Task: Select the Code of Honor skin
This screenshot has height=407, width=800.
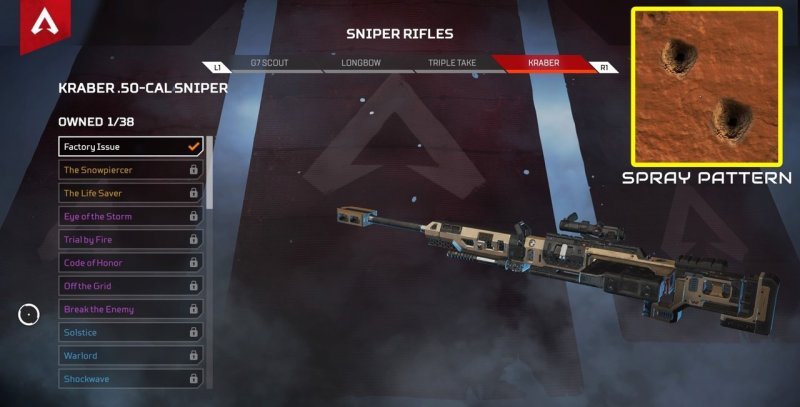Action: pos(131,263)
